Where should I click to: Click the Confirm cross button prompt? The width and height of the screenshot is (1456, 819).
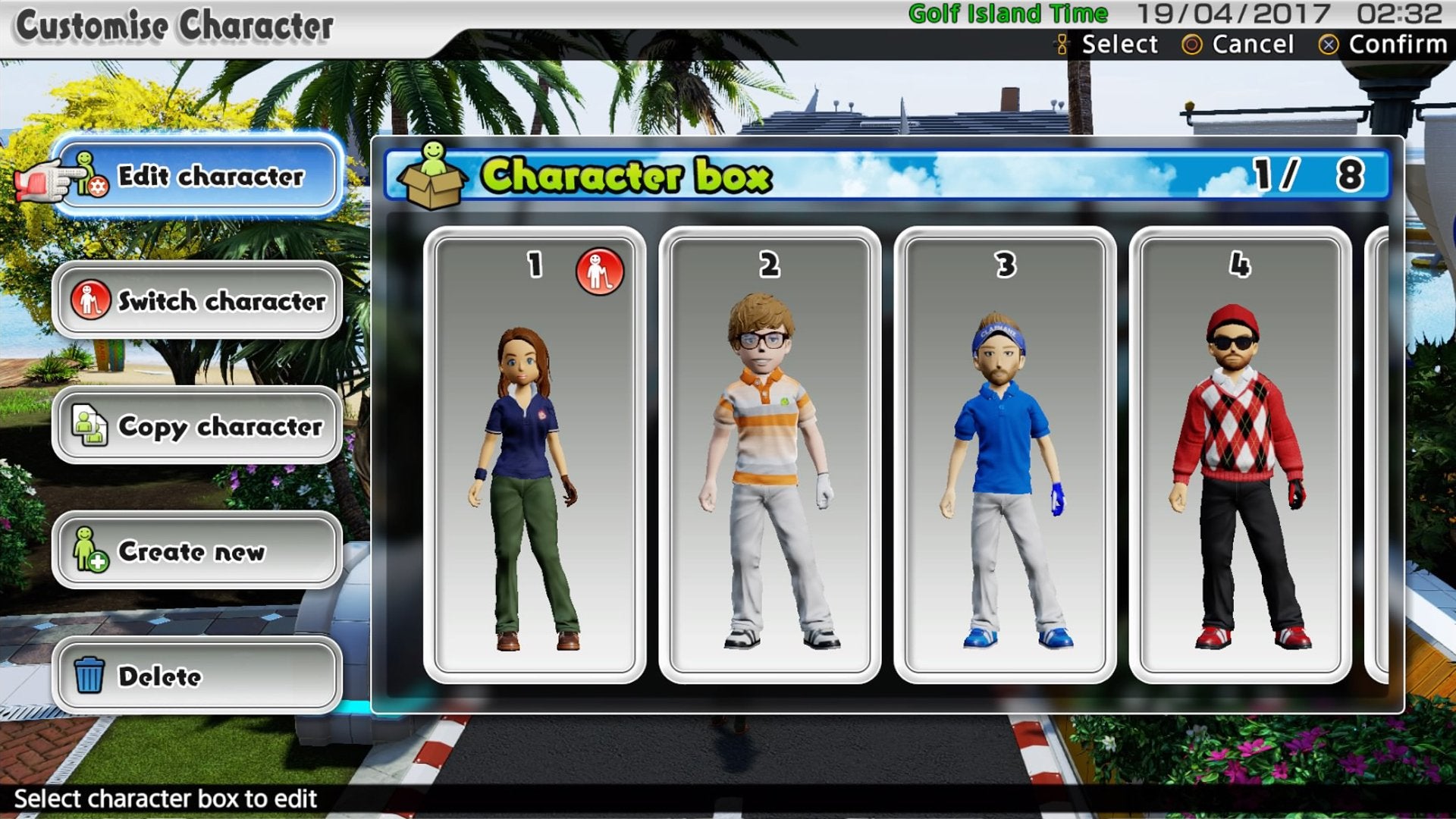(x=1330, y=45)
